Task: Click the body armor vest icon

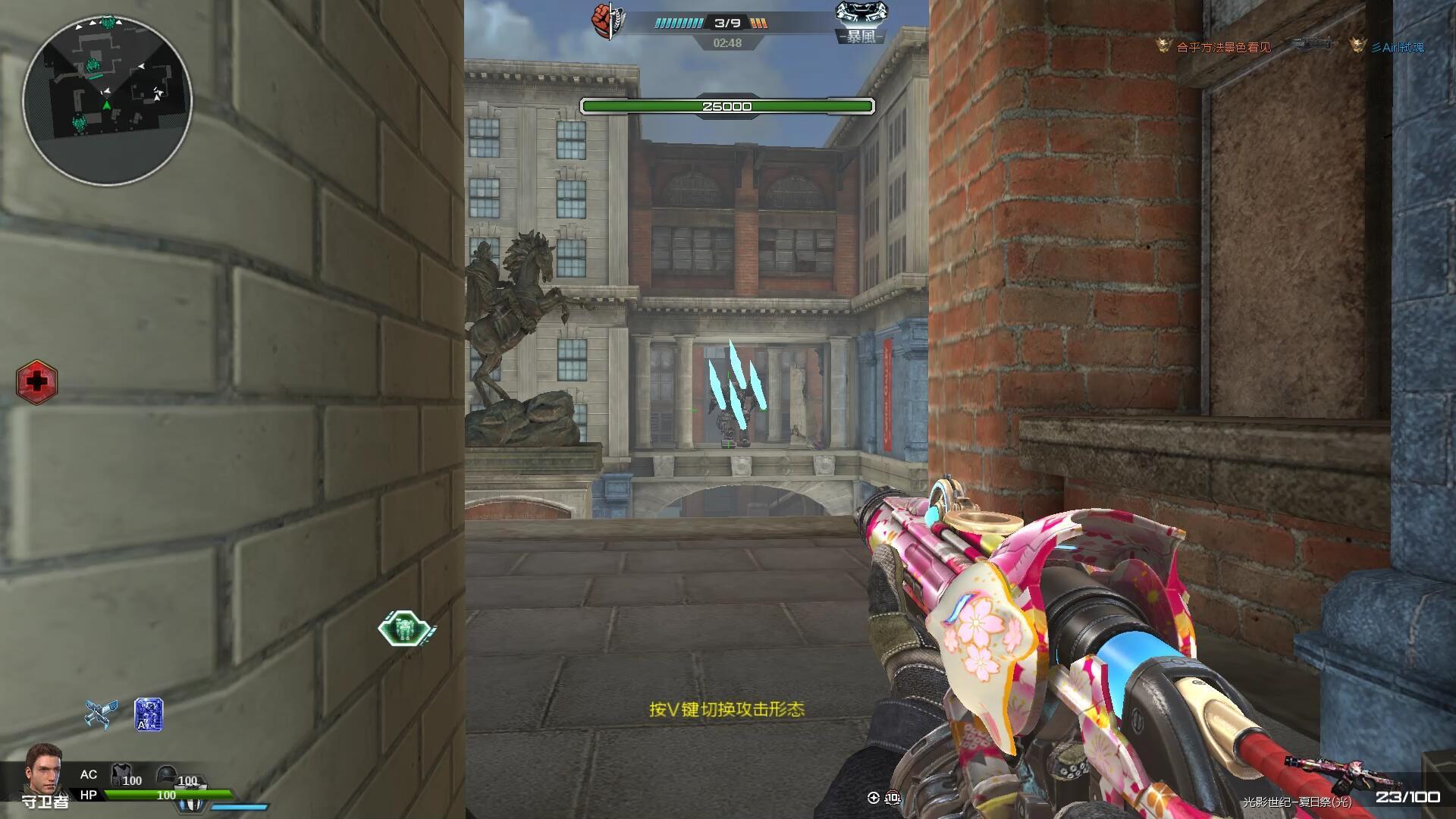Action: click(x=120, y=775)
